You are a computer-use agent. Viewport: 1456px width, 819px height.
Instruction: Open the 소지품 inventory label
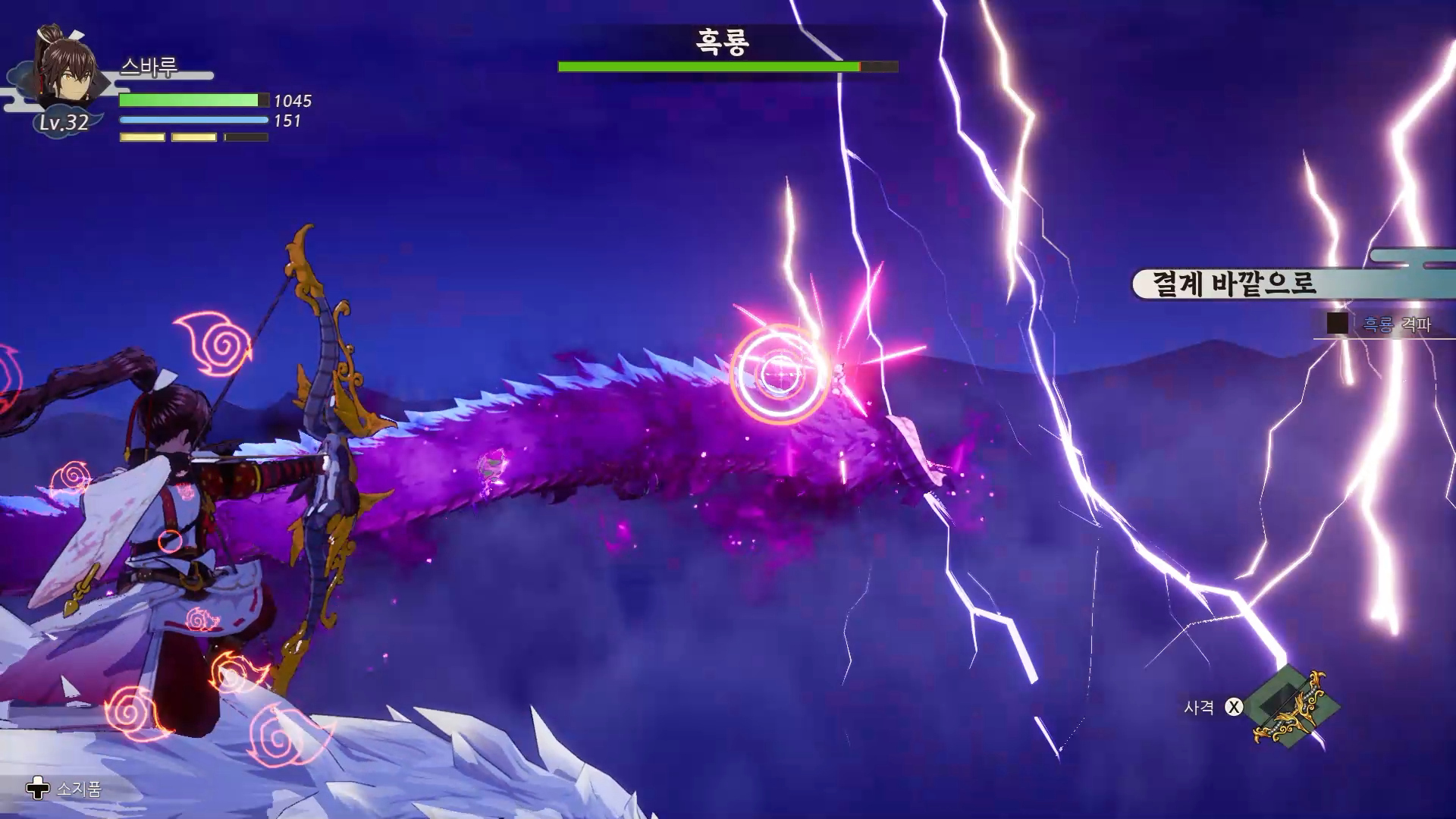tap(78, 789)
